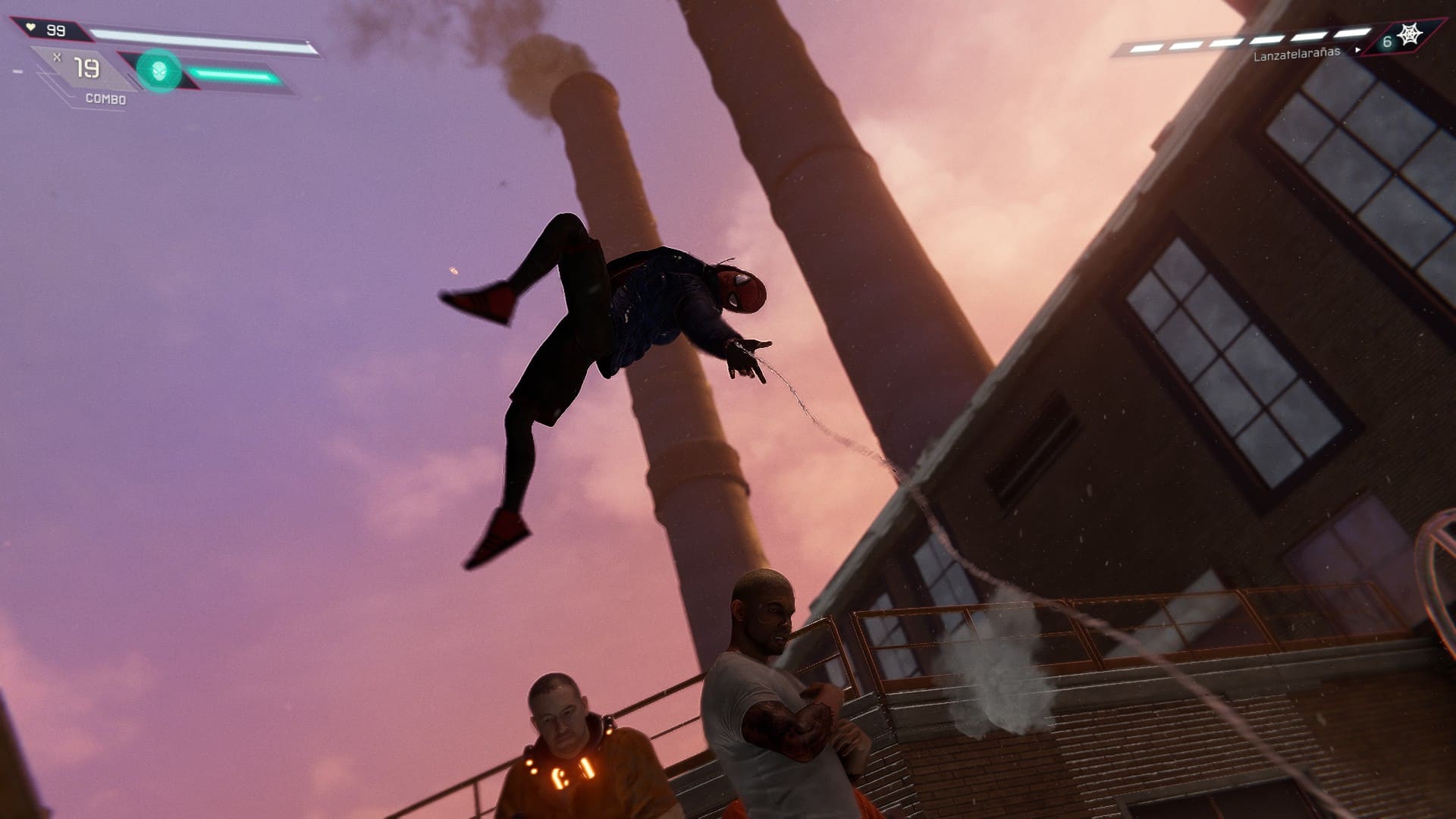The width and height of the screenshot is (1456, 819).
Task: Select the Lanzatelarañas web gadget icon
Action: (1410, 36)
